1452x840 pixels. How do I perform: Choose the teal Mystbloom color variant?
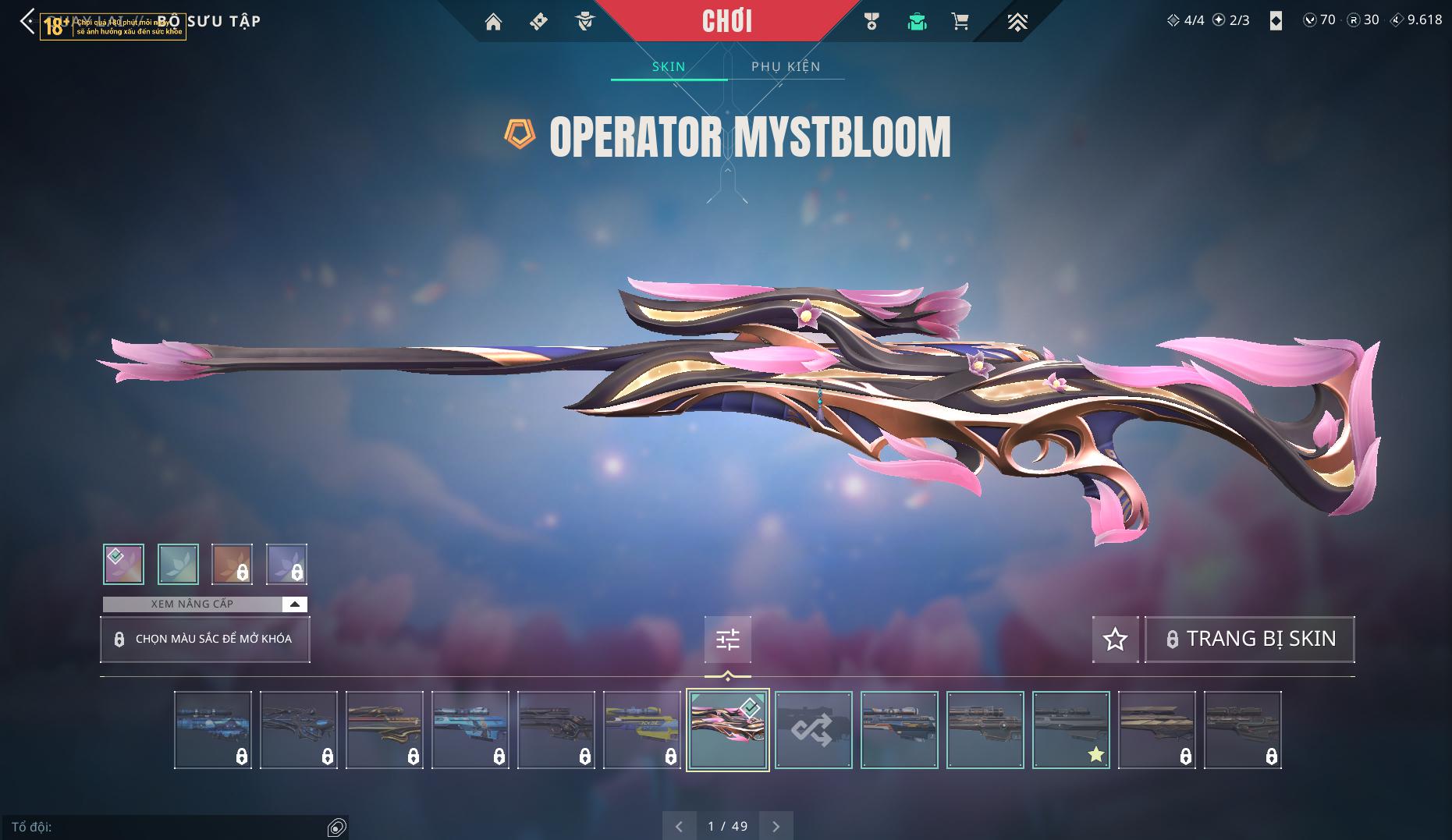178,564
